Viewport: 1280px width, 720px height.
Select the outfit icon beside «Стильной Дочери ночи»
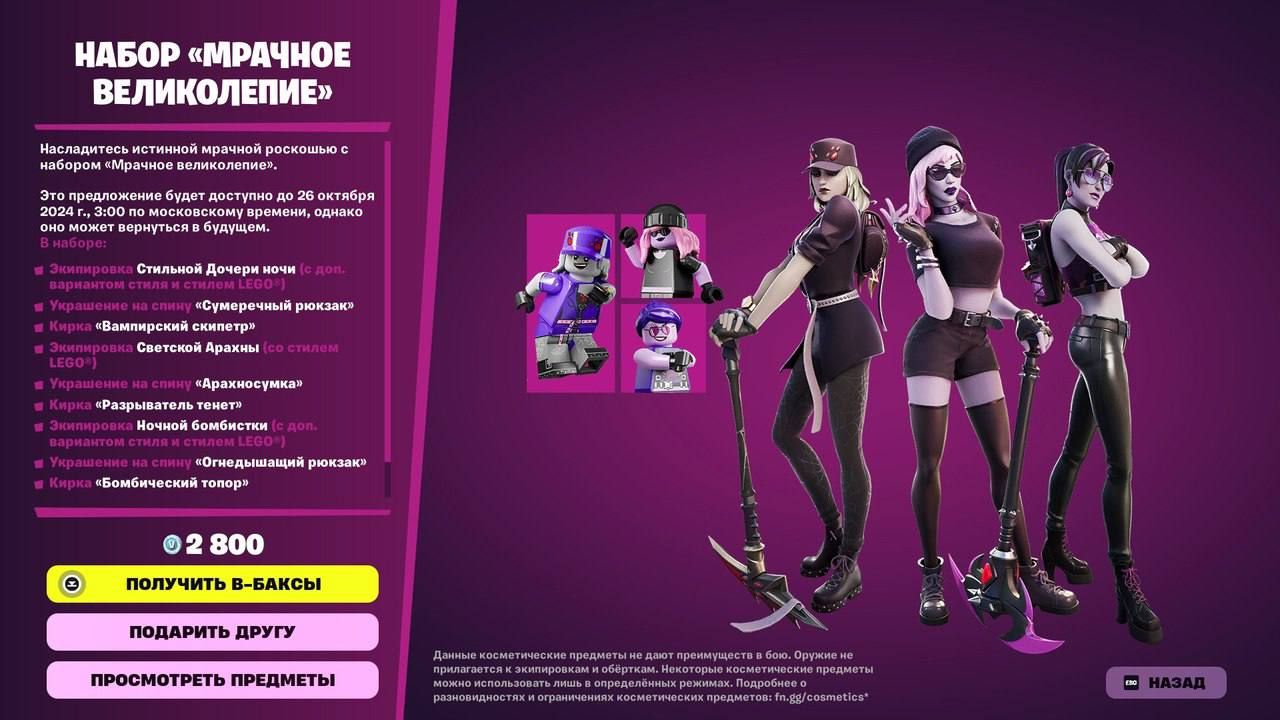[x=40, y=268]
